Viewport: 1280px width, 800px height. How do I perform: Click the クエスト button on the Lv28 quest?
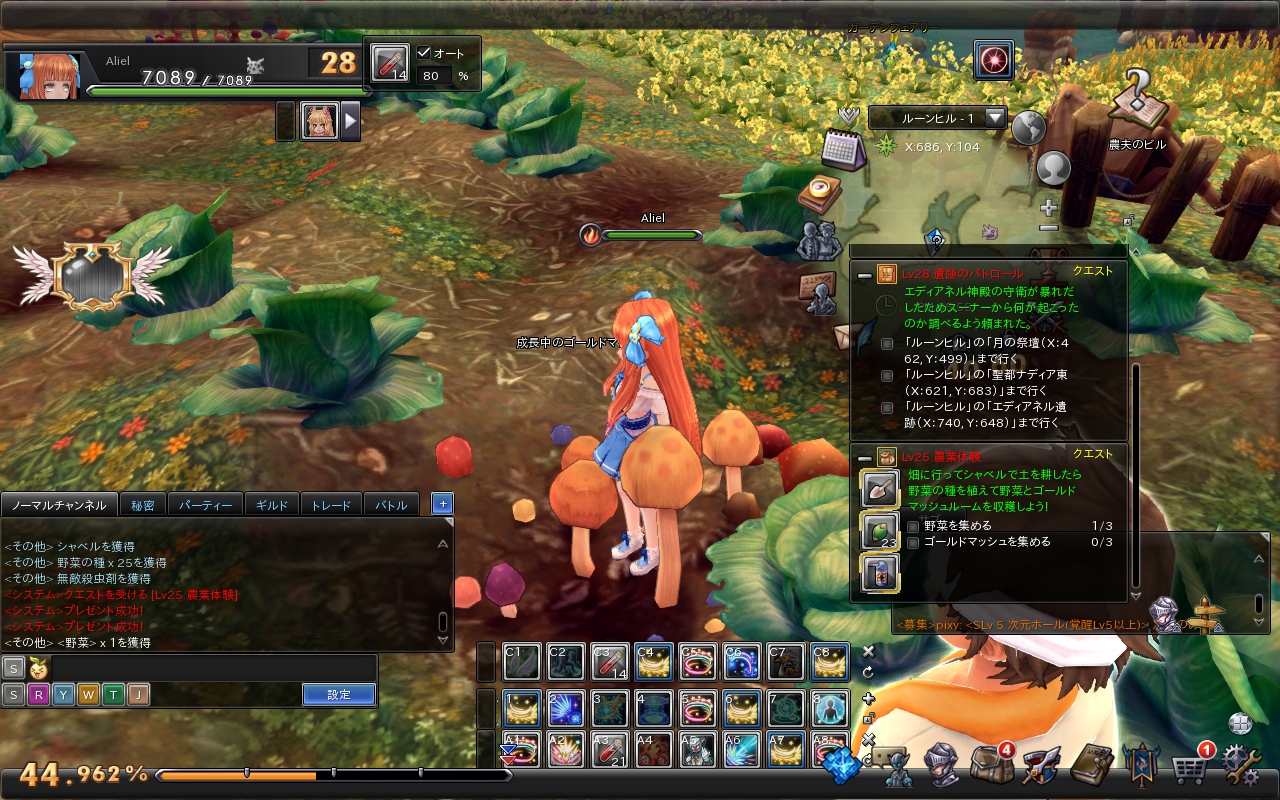tap(1092, 269)
